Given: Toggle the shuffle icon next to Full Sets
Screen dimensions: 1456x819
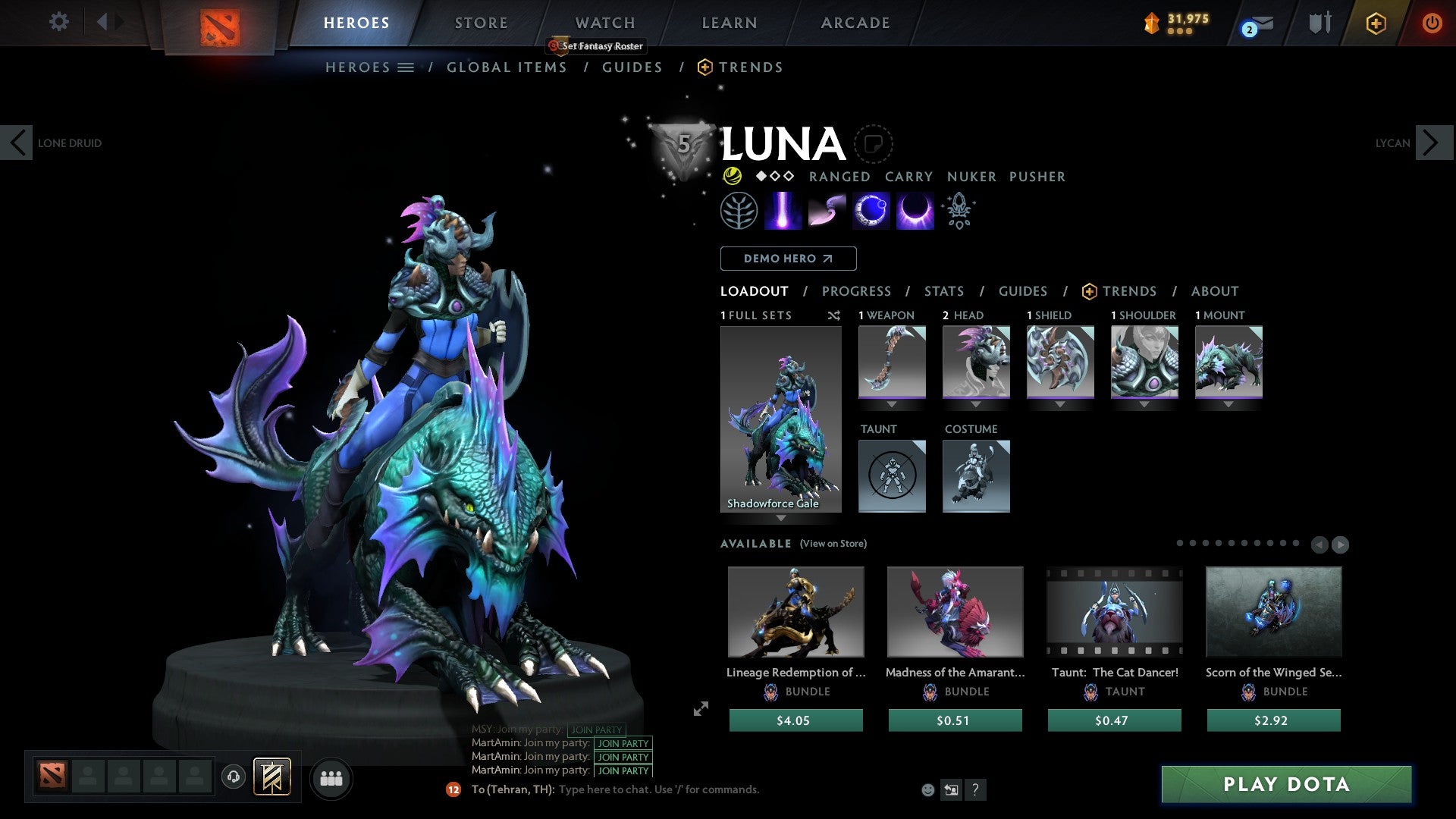Looking at the screenshot, I should point(834,315).
